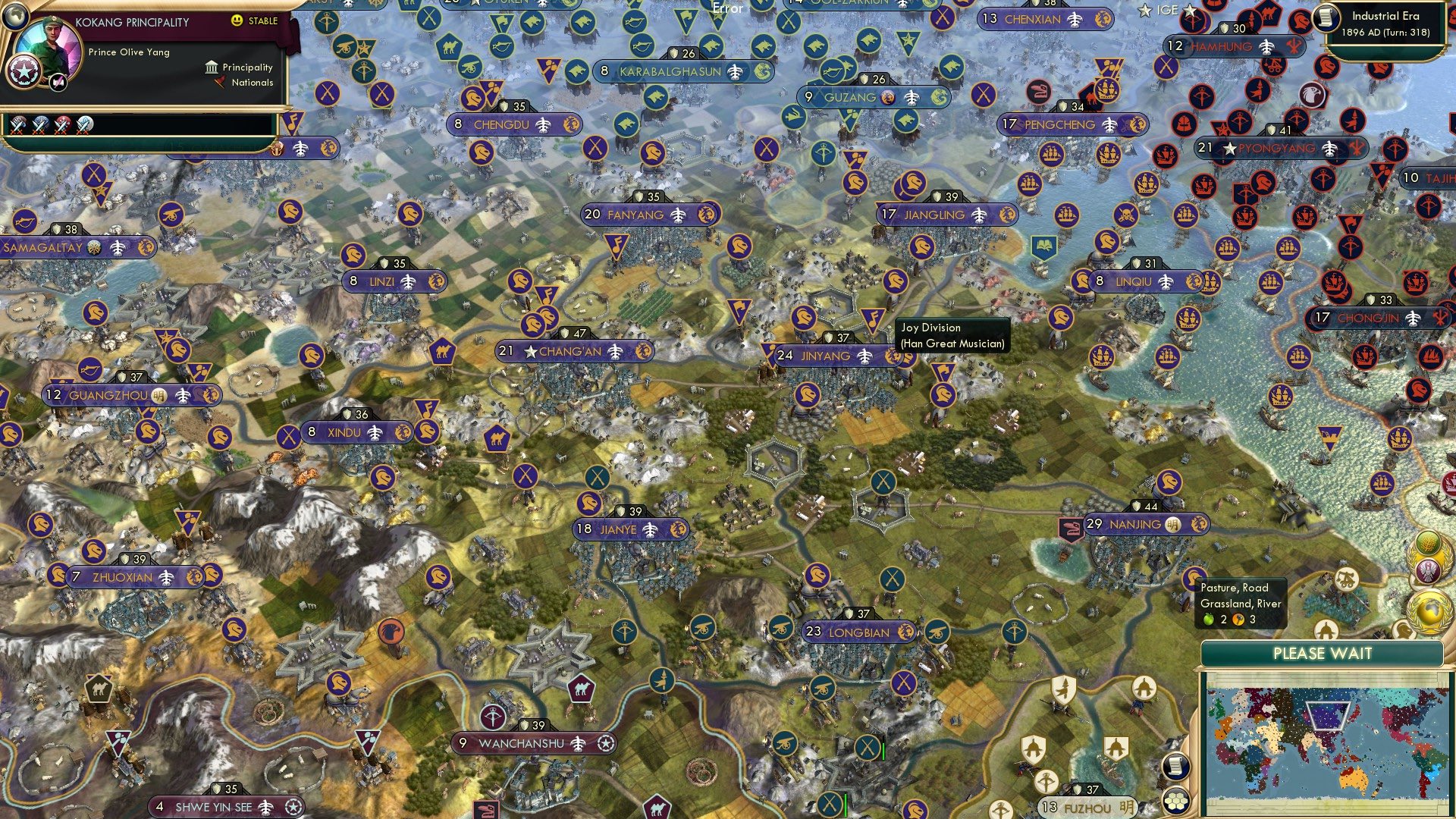
Task: Click the globe icon in the top-left corner
Action: coord(15,18)
